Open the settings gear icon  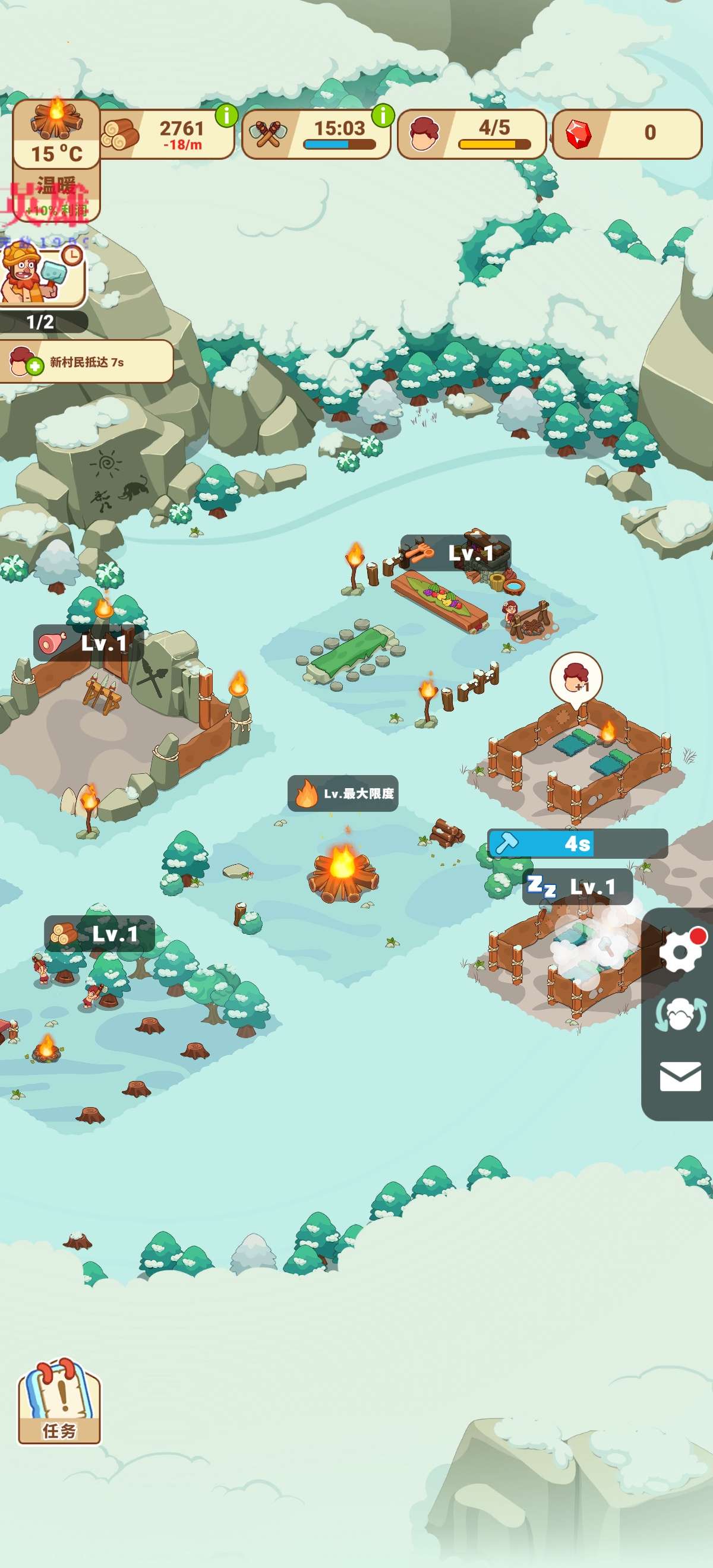(680, 951)
